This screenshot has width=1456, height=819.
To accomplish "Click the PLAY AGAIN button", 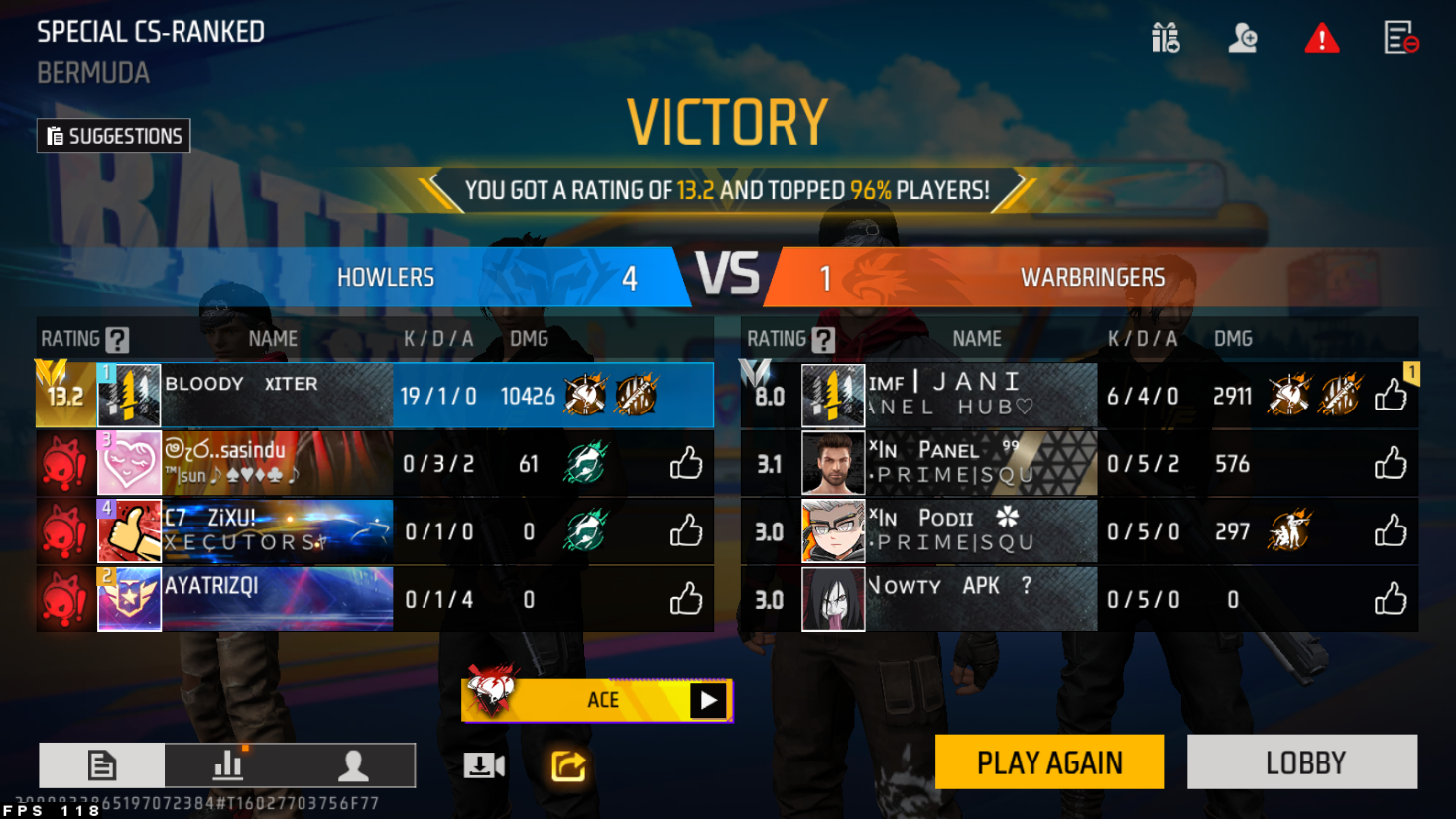I will tap(1049, 761).
